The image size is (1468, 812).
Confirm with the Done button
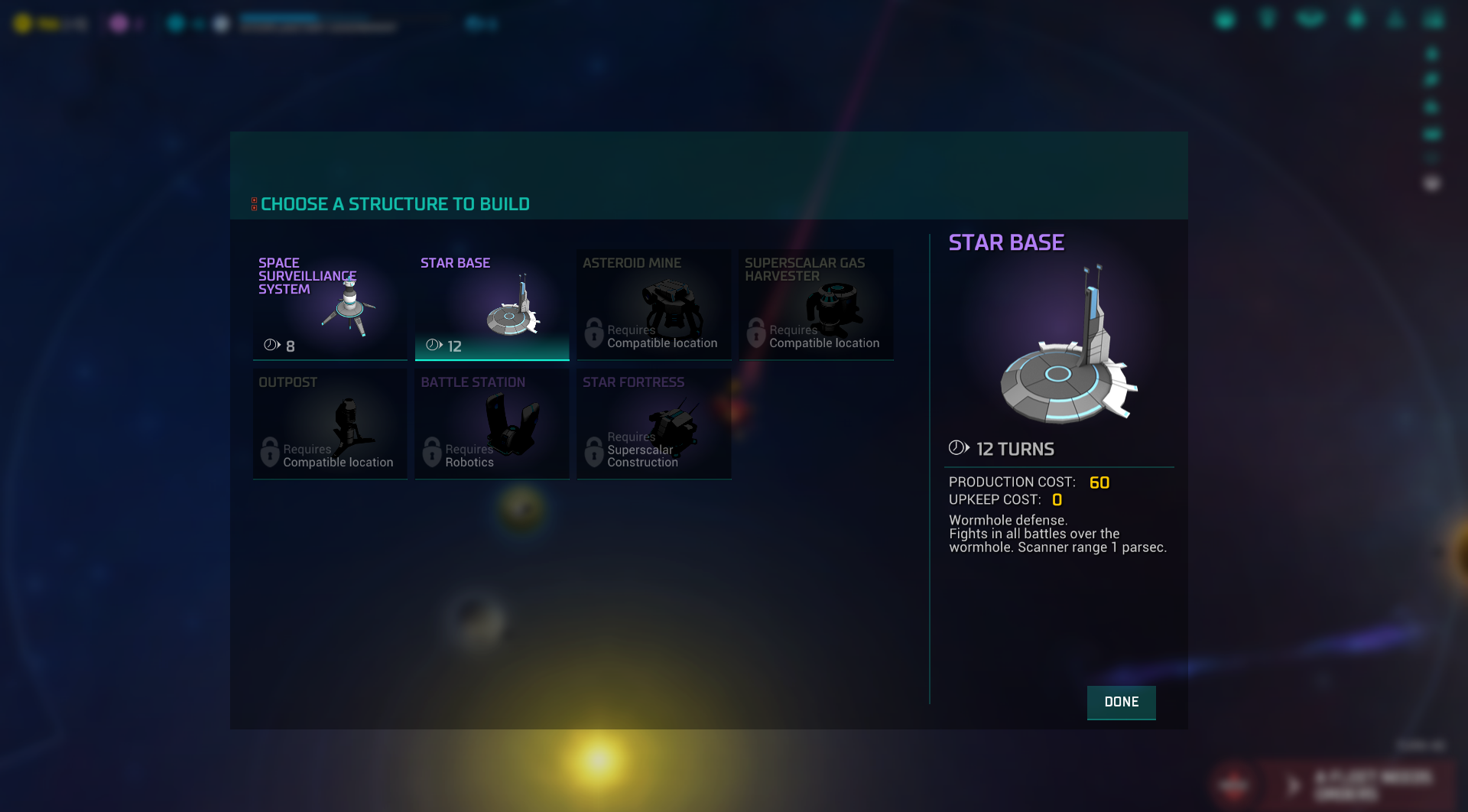coord(1121,702)
